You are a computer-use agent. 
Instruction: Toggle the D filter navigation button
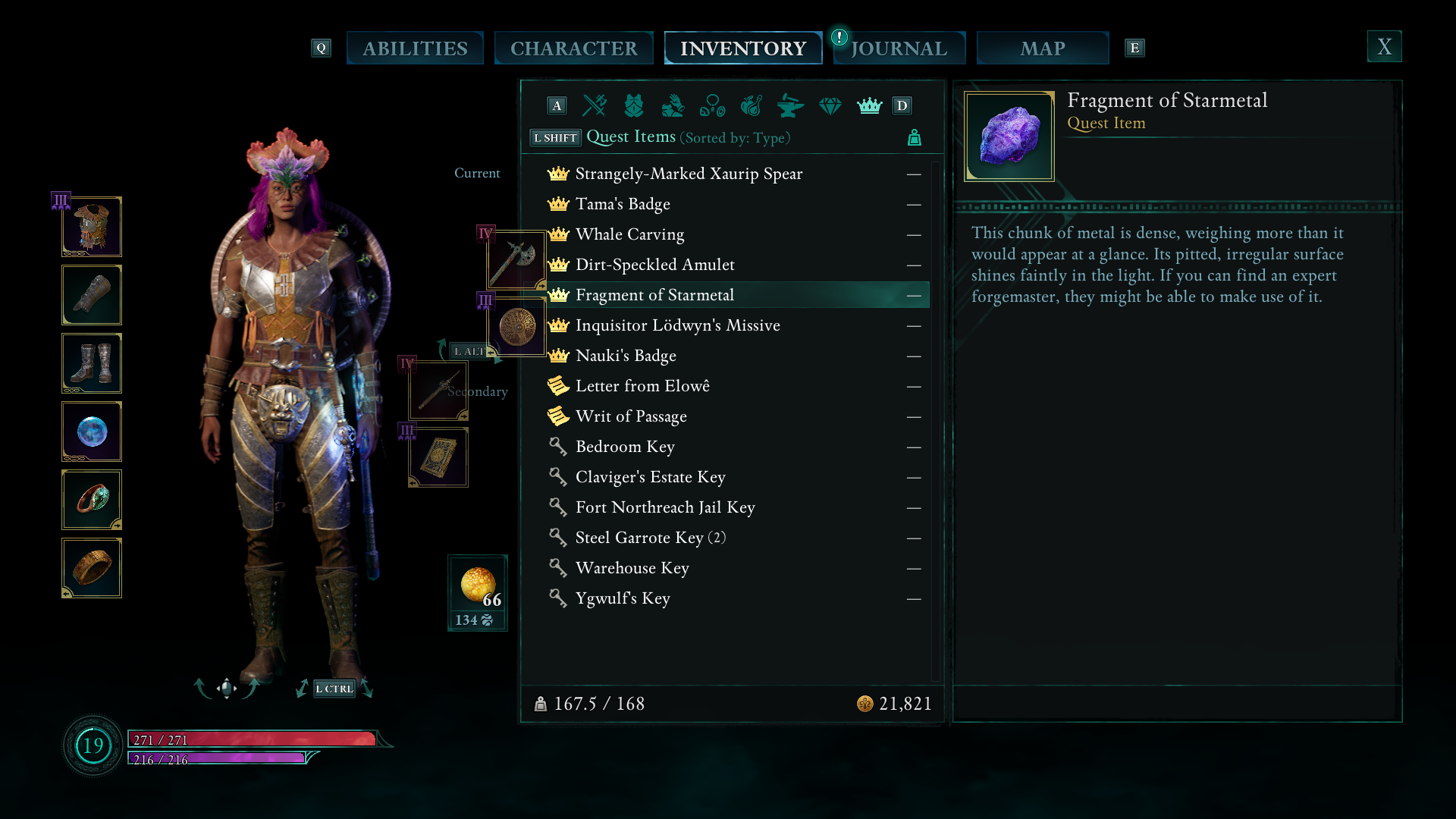pos(902,106)
